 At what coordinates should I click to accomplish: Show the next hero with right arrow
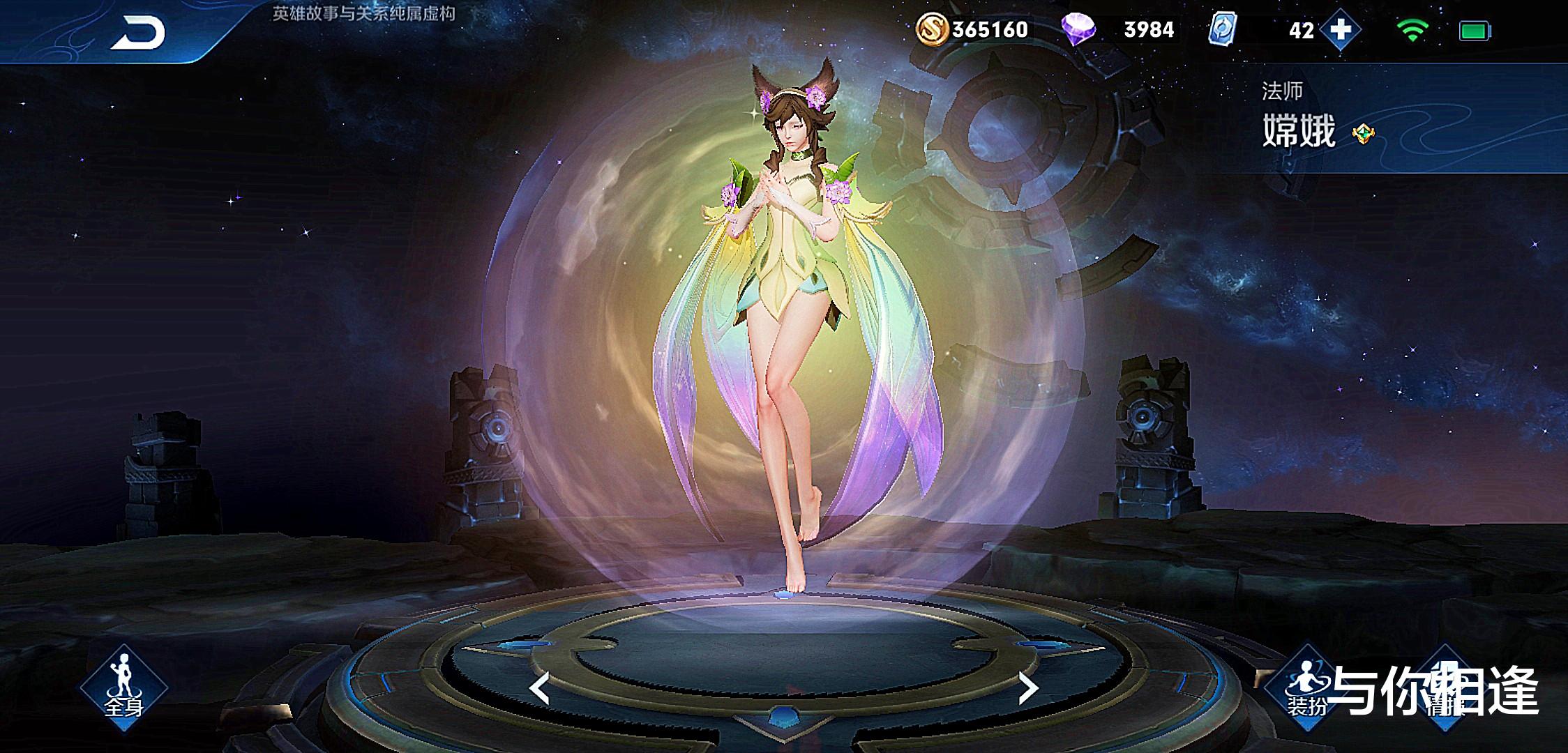[1028, 689]
